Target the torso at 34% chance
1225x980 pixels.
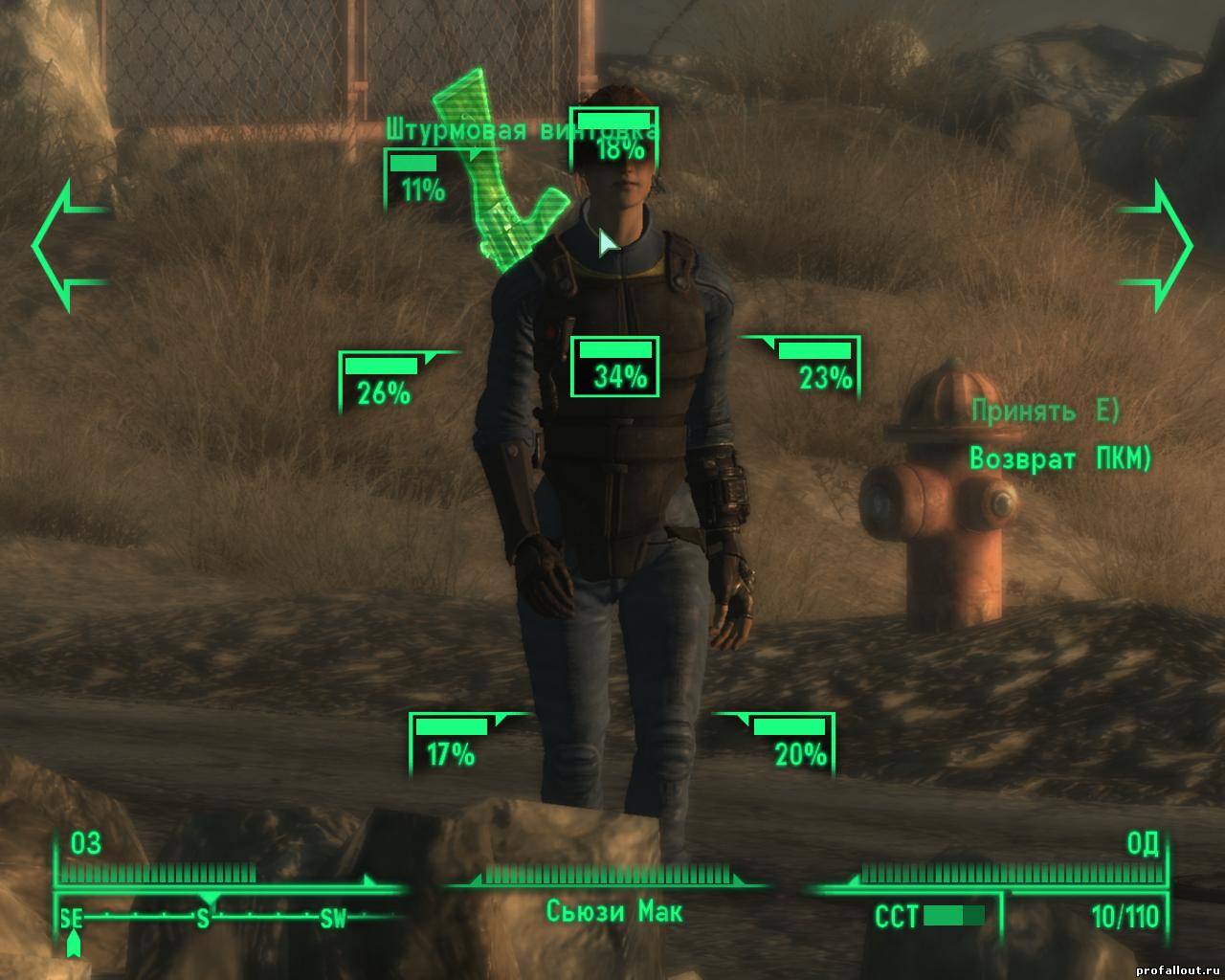(x=614, y=366)
